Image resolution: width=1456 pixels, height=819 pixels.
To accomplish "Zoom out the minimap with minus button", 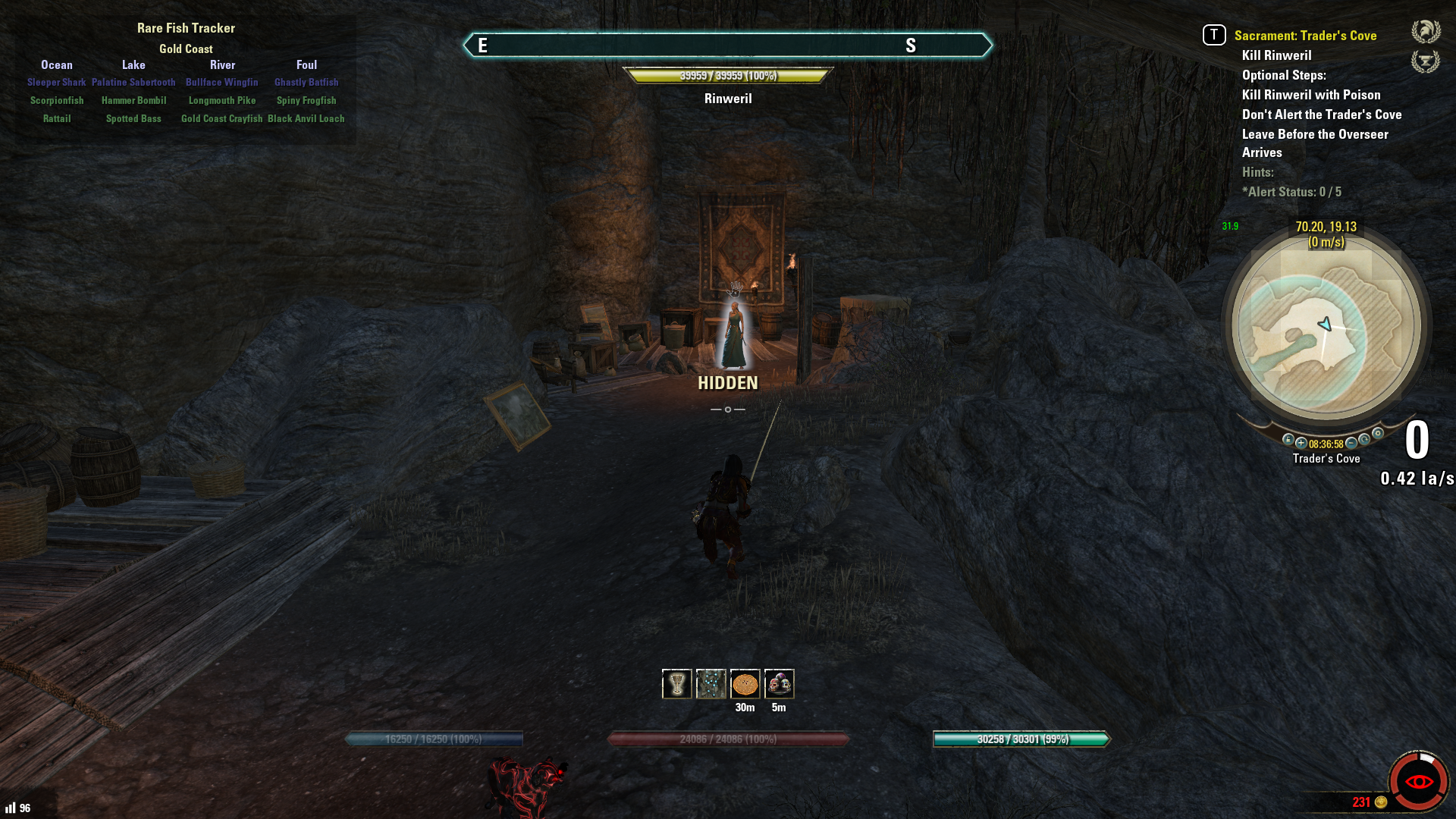I will pos(1351,444).
